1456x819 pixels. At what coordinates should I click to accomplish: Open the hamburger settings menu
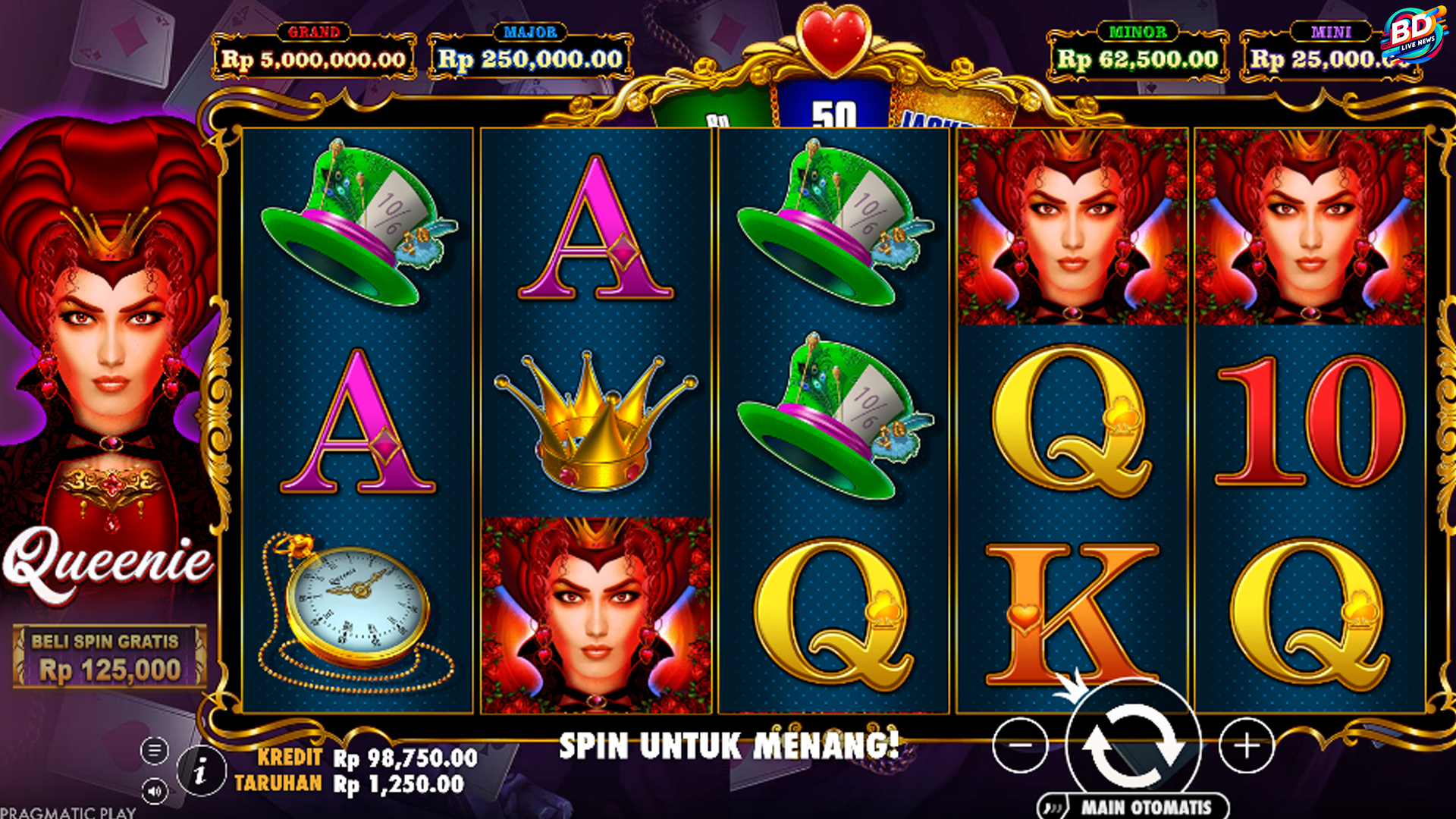pos(154,752)
